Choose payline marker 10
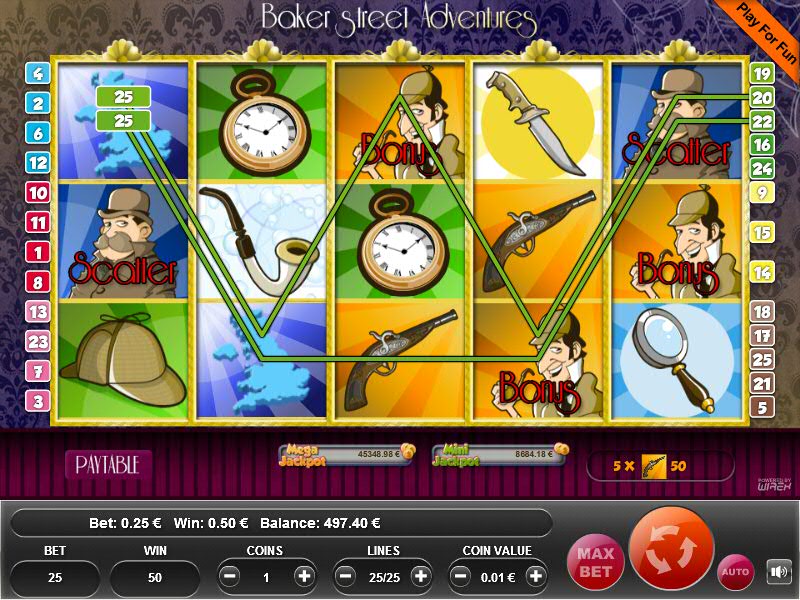 (38, 193)
